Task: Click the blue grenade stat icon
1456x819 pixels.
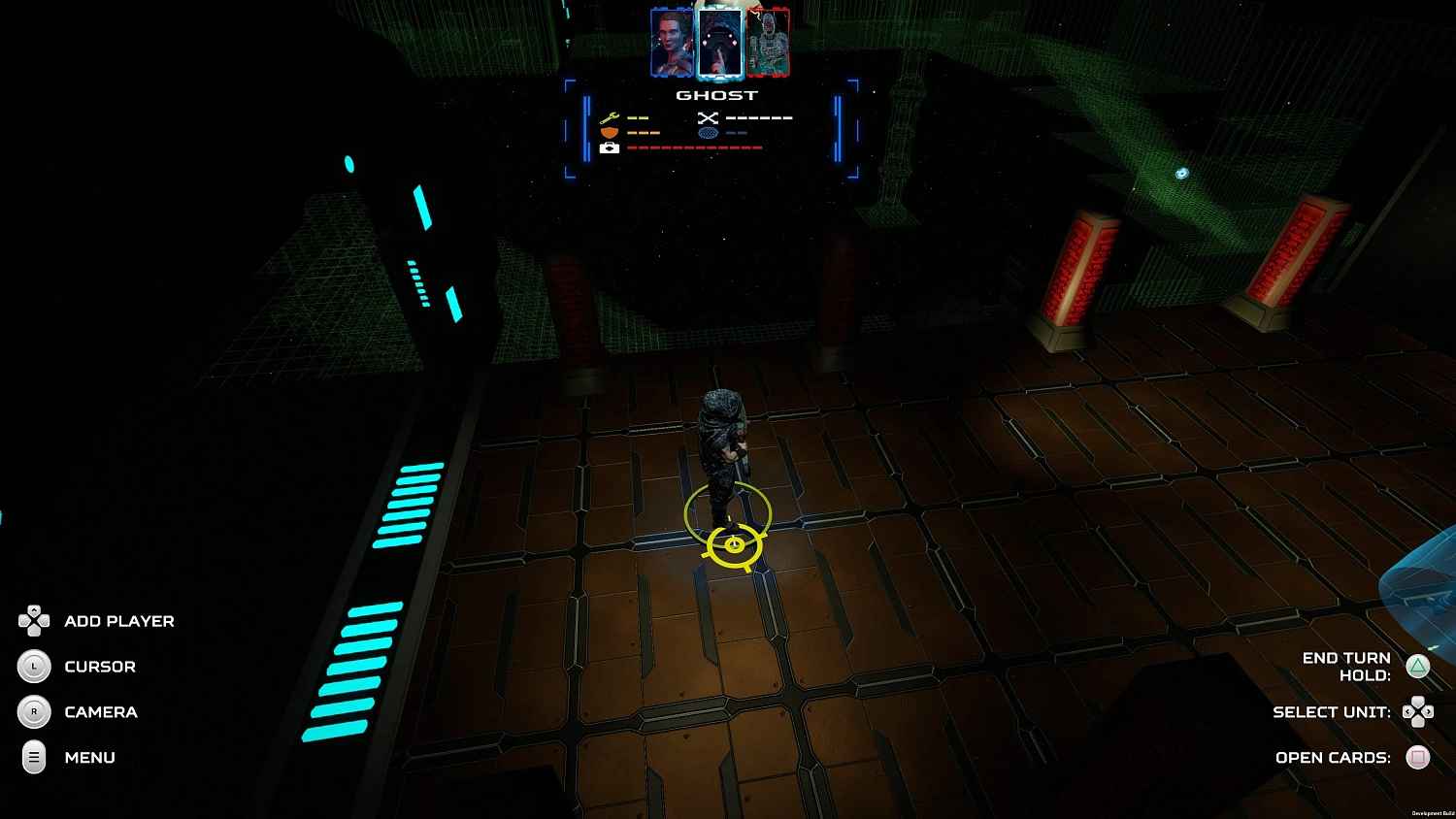Action: point(708,133)
